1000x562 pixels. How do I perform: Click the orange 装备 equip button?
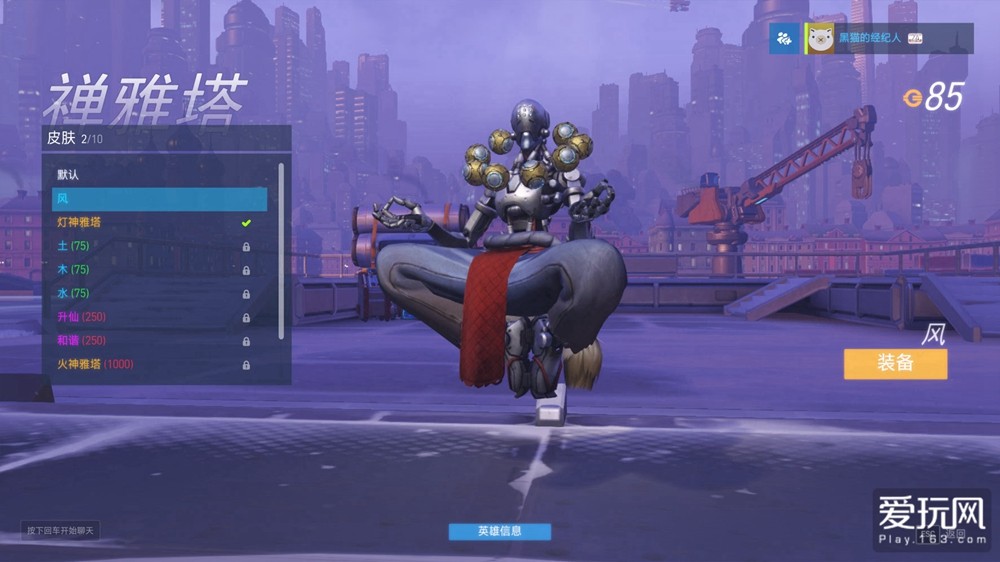895,363
